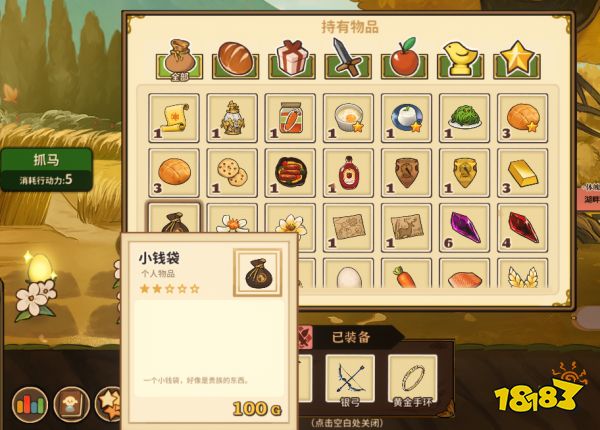The width and height of the screenshot is (600, 430).
Task: Show the red apple category tab
Action: click(x=406, y=57)
